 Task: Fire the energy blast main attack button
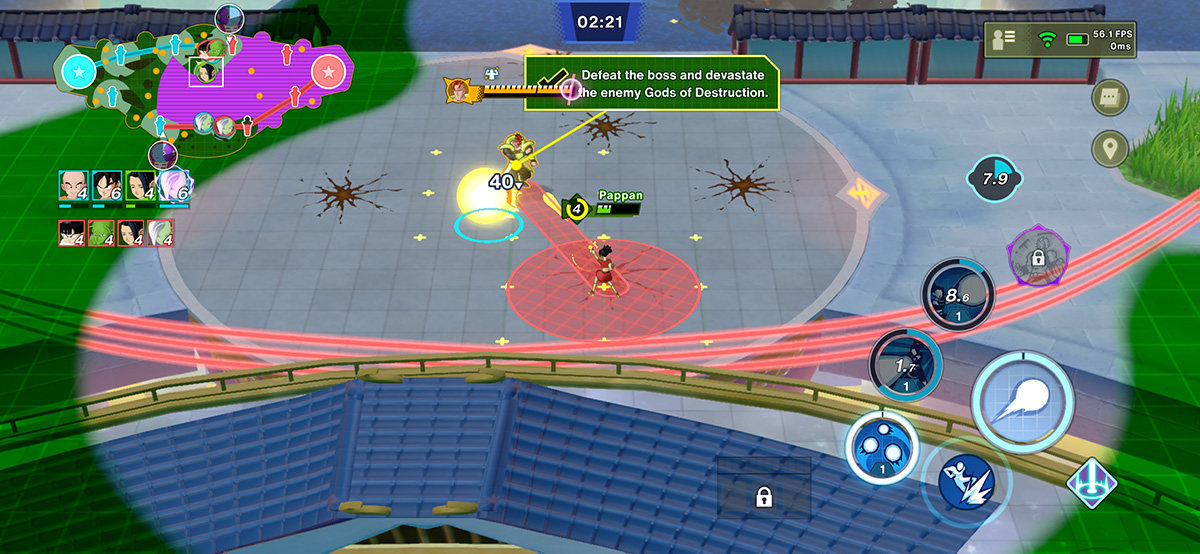coord(1023,403)
